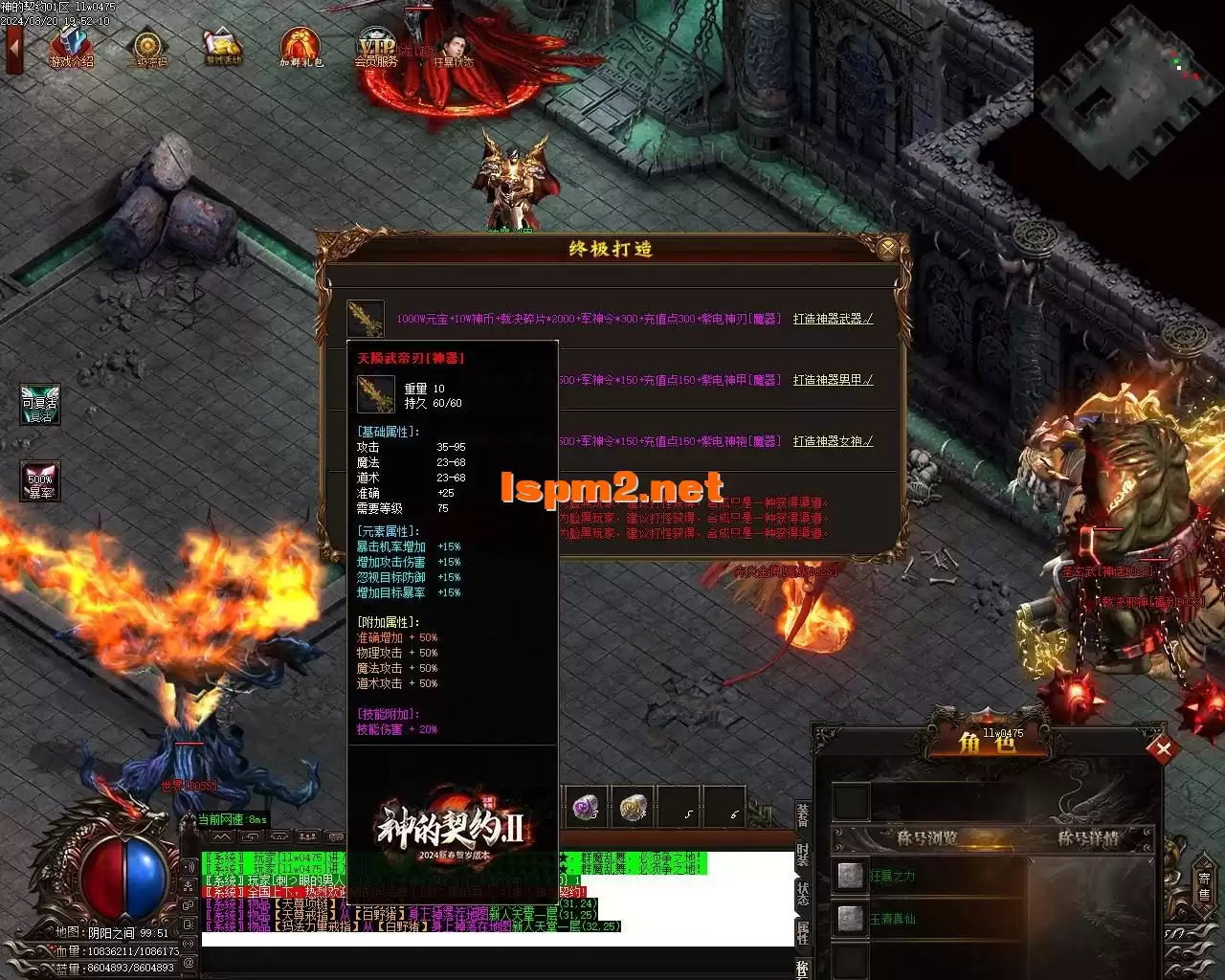Image resolution: width=1225 pixels, height=980 pixels.
Task: Click the 可复活 revive status icon
Action: [x=40, y=404]
